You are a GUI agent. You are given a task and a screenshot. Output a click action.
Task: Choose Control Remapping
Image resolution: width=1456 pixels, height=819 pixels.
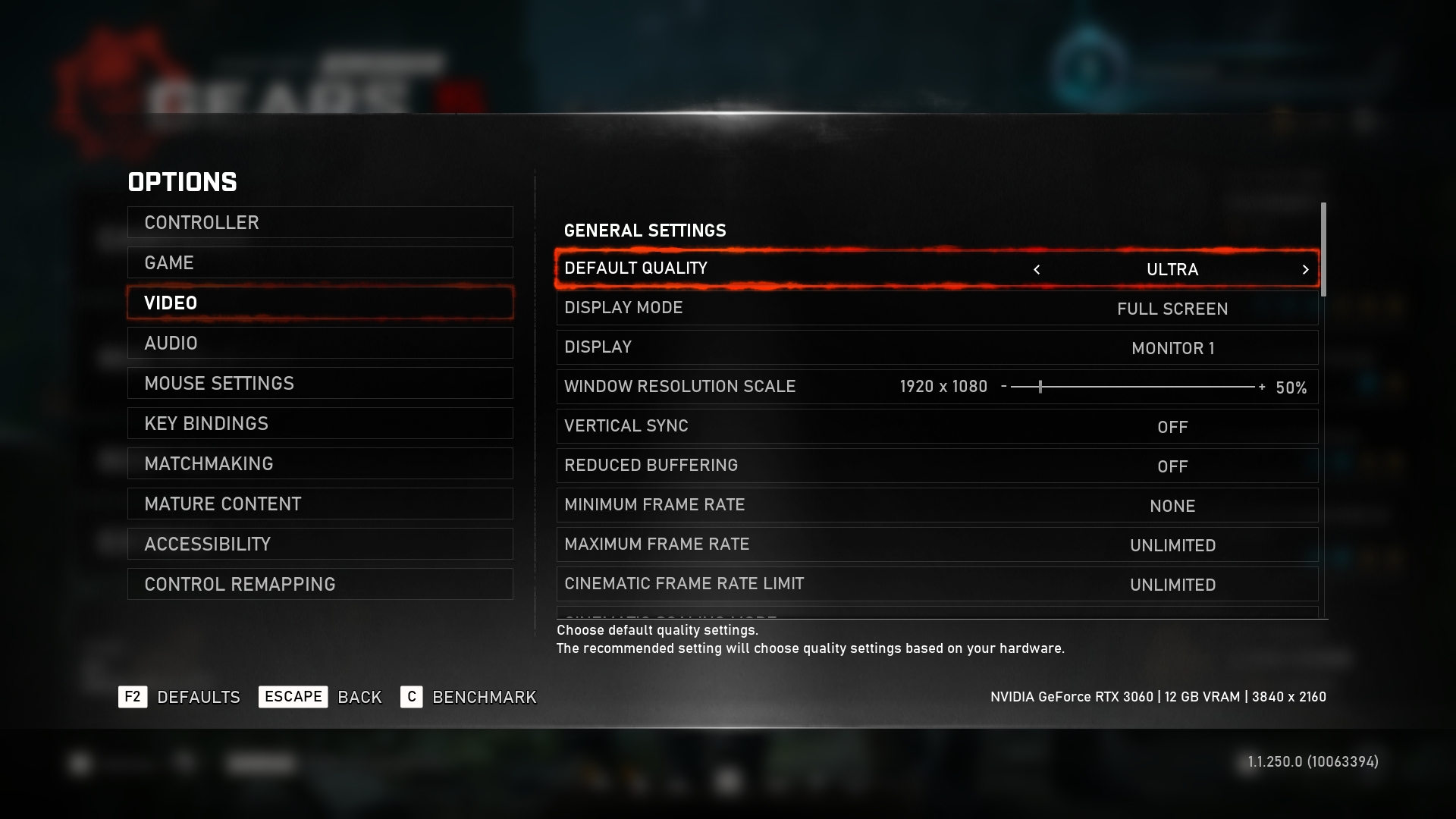pos(320,584)
